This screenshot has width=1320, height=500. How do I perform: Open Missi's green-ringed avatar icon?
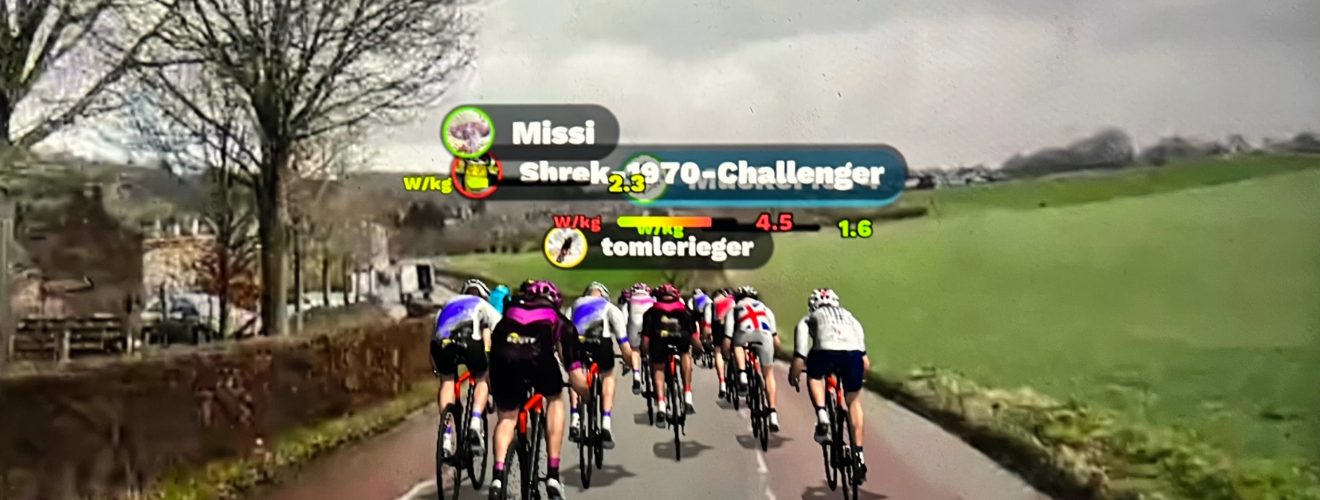click(467, 131)
